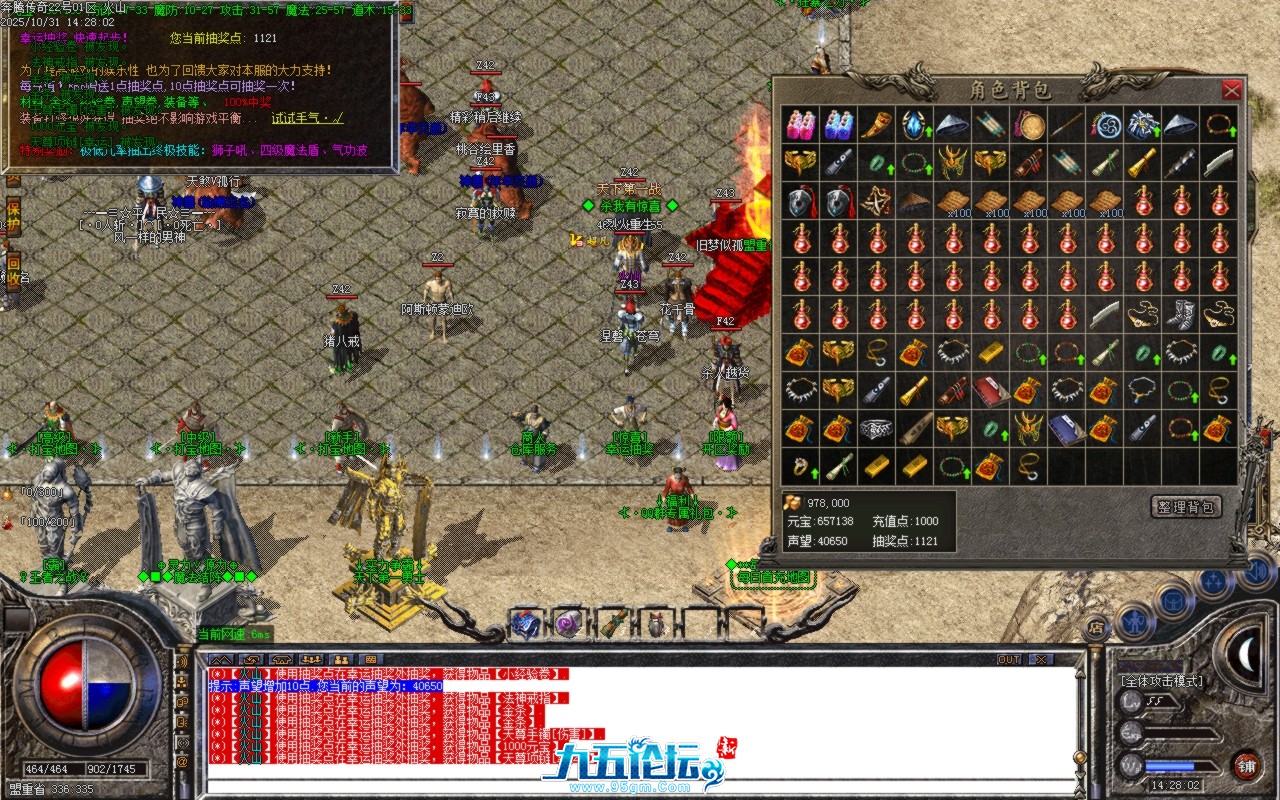Open the shop with the 铺 icon
1280x800 pixels.
1248,765
